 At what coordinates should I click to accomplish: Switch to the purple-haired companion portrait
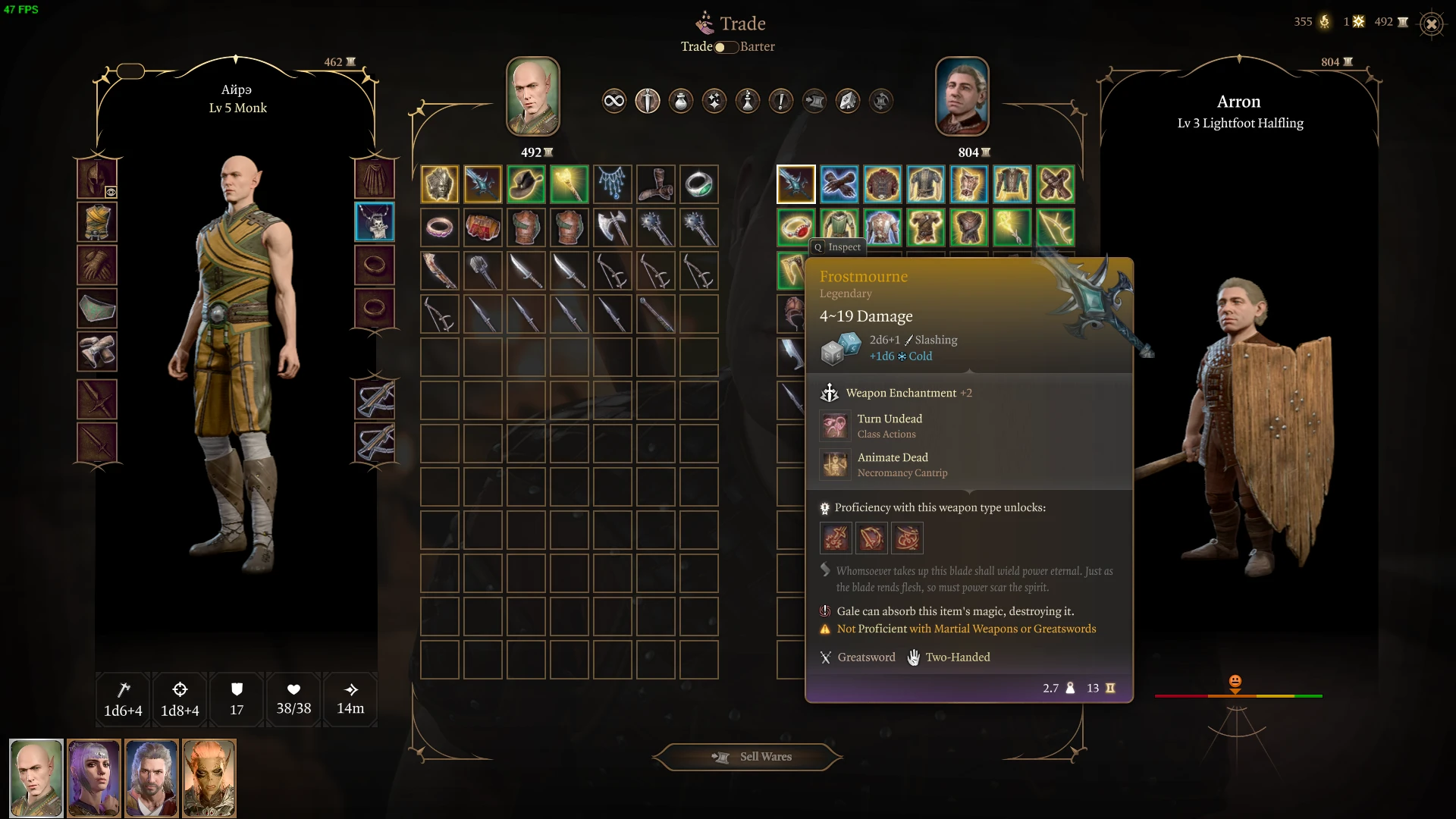pos(94,778)
